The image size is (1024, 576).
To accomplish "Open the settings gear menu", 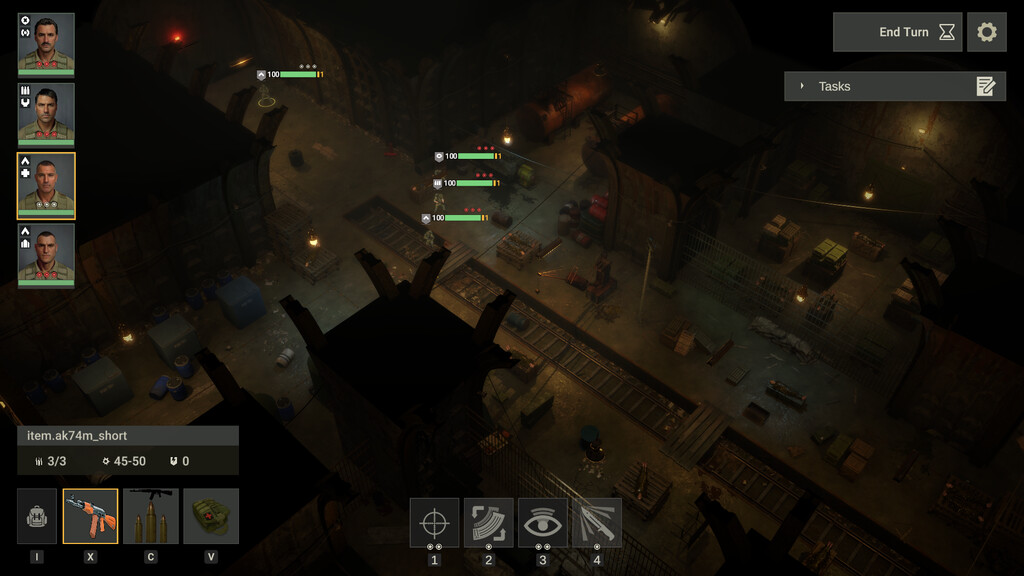I will (987, 32).
